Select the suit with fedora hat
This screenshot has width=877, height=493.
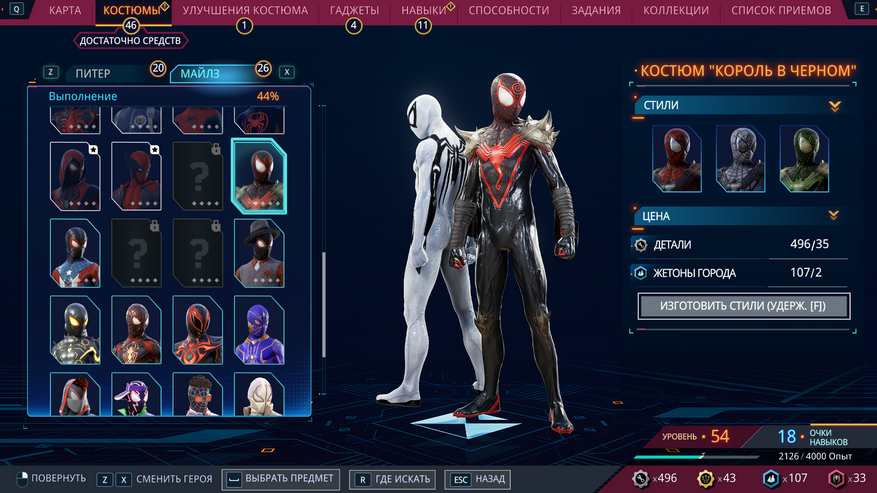click(x=259, y=252)
